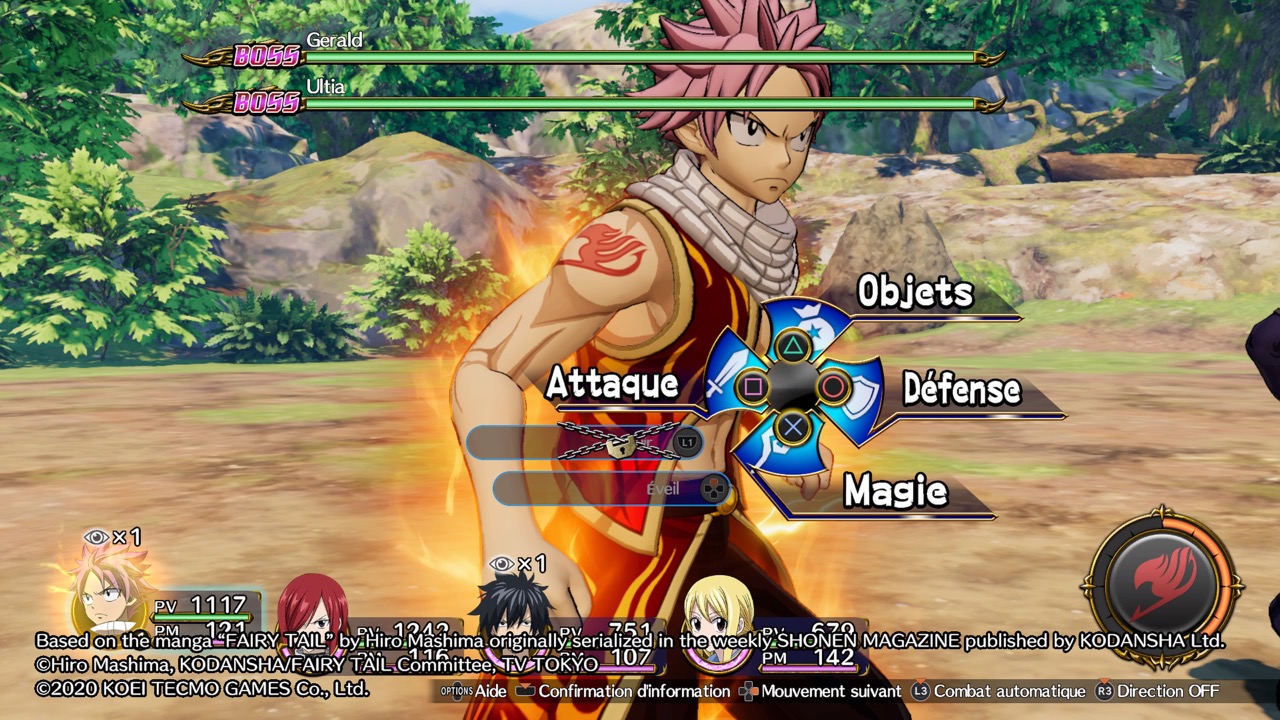The height and width of the screenshot is (720, 1280).
Task: Open the Magie spell menu
Action: (895, 491)
